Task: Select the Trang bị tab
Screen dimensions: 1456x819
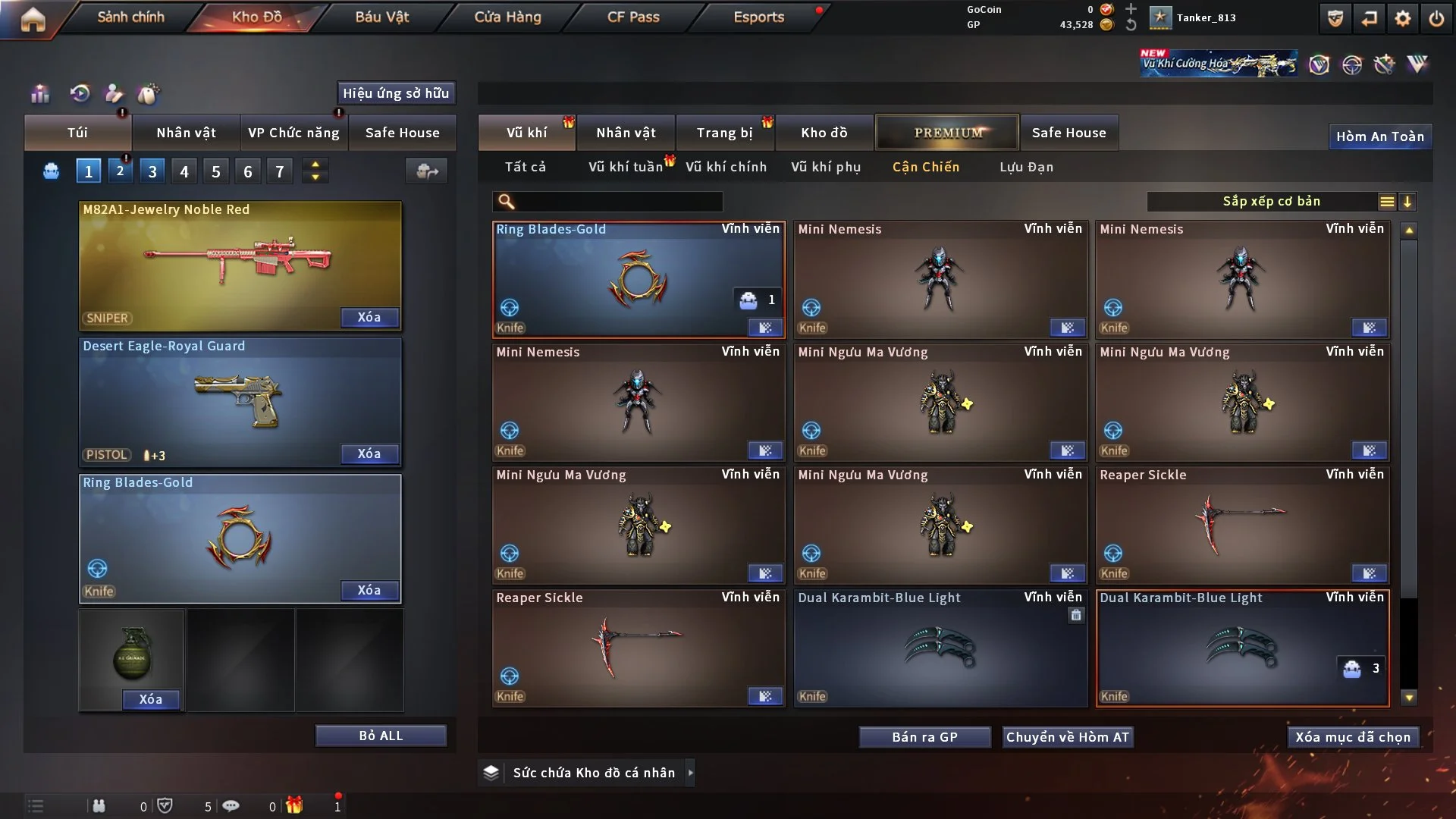Action: point(724,133)
